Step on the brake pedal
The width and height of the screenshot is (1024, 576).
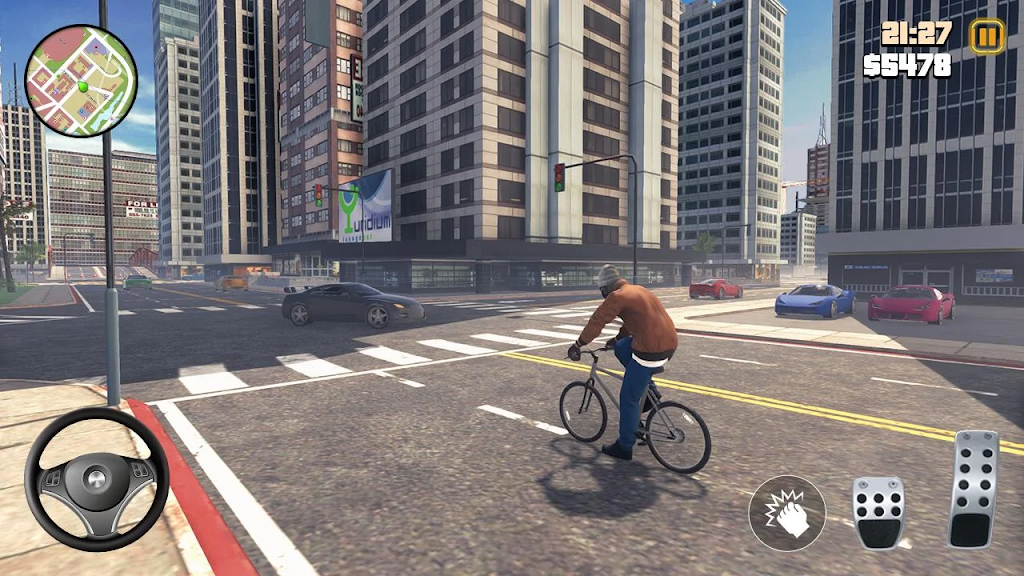(878, 512)
